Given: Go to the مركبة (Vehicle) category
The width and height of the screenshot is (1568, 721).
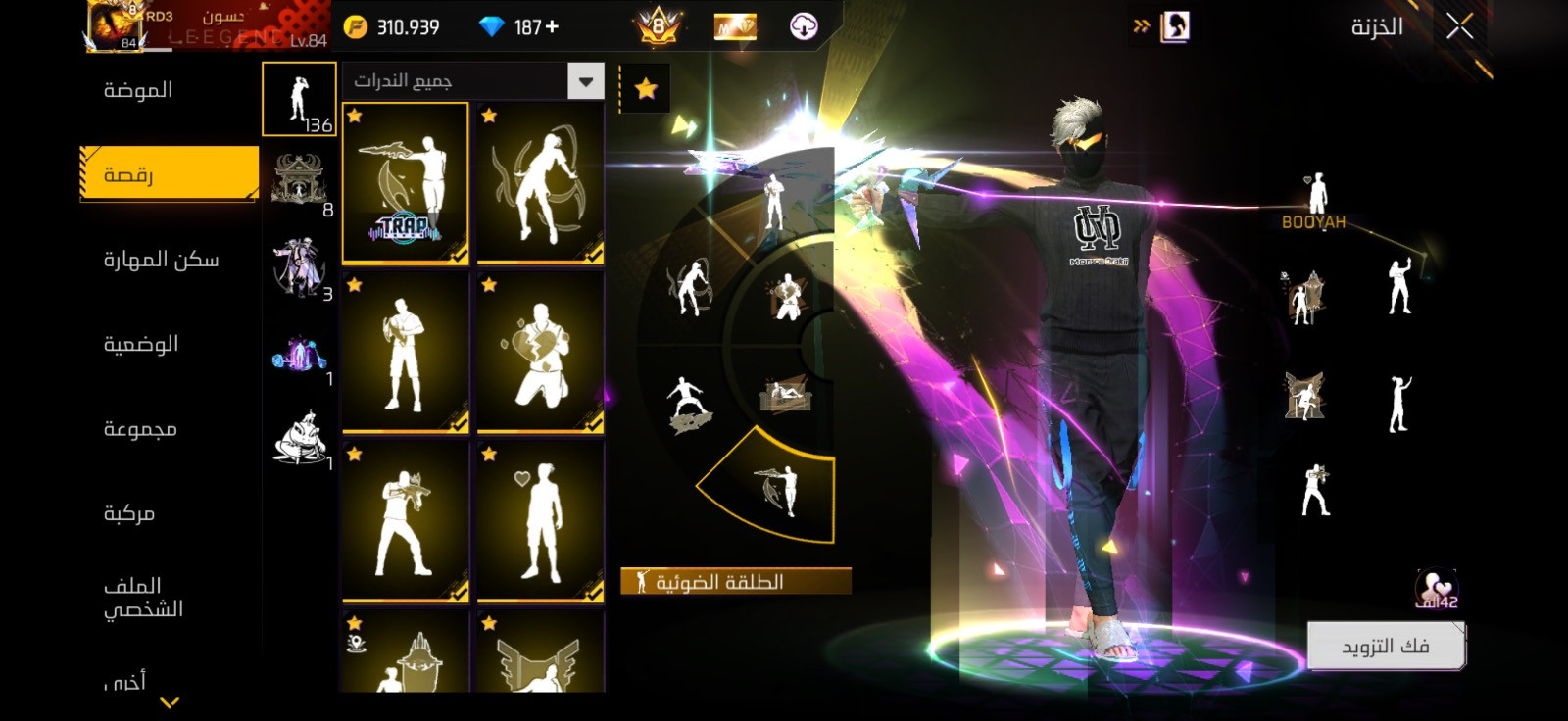Looking at the screenshot, I should click(x=129, y=513).
